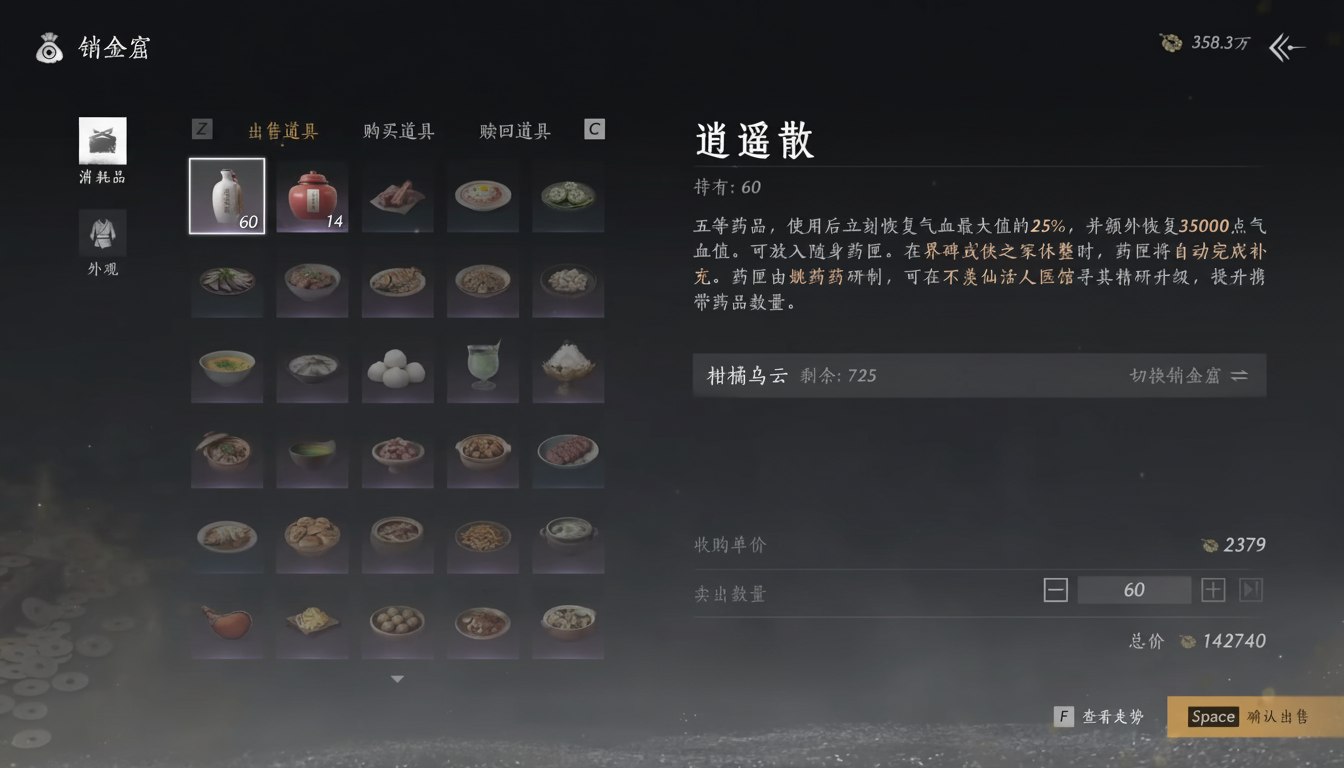Expand more items with the down arrow
The width and height of the screenshot is (1344, 768).
click(x=397, y=677)
